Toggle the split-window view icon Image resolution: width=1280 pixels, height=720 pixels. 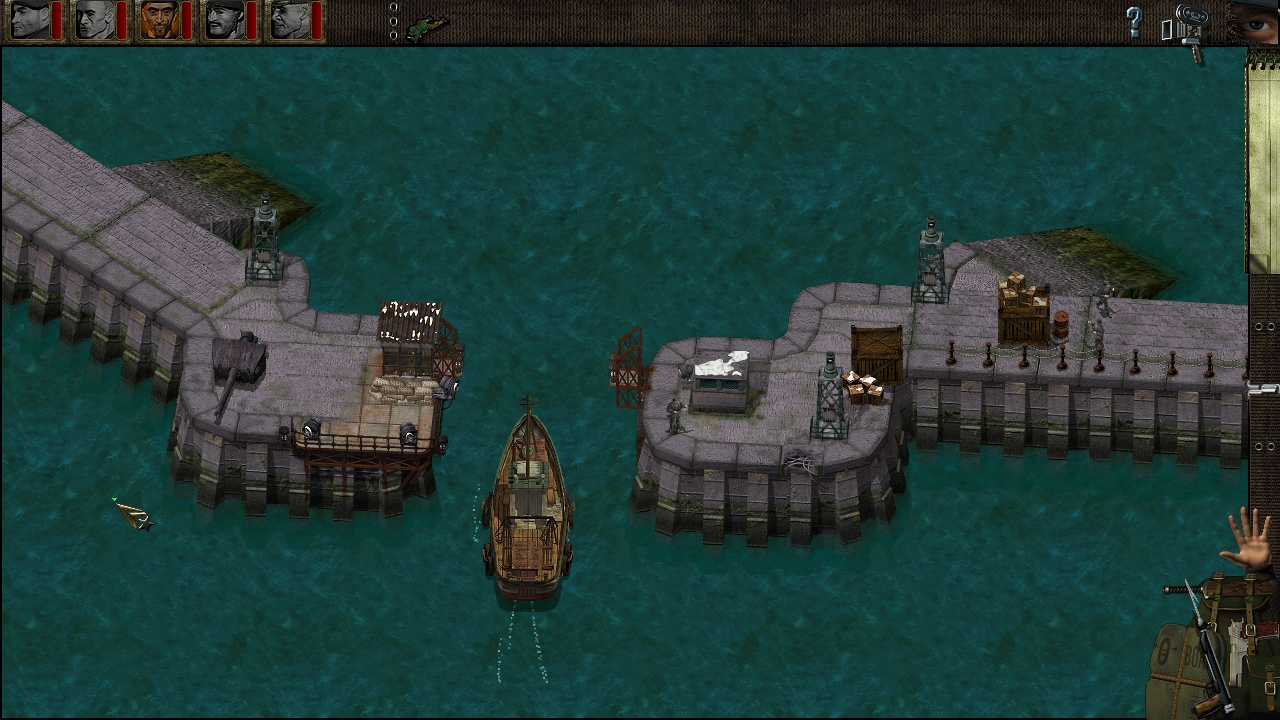point(1181,30)
